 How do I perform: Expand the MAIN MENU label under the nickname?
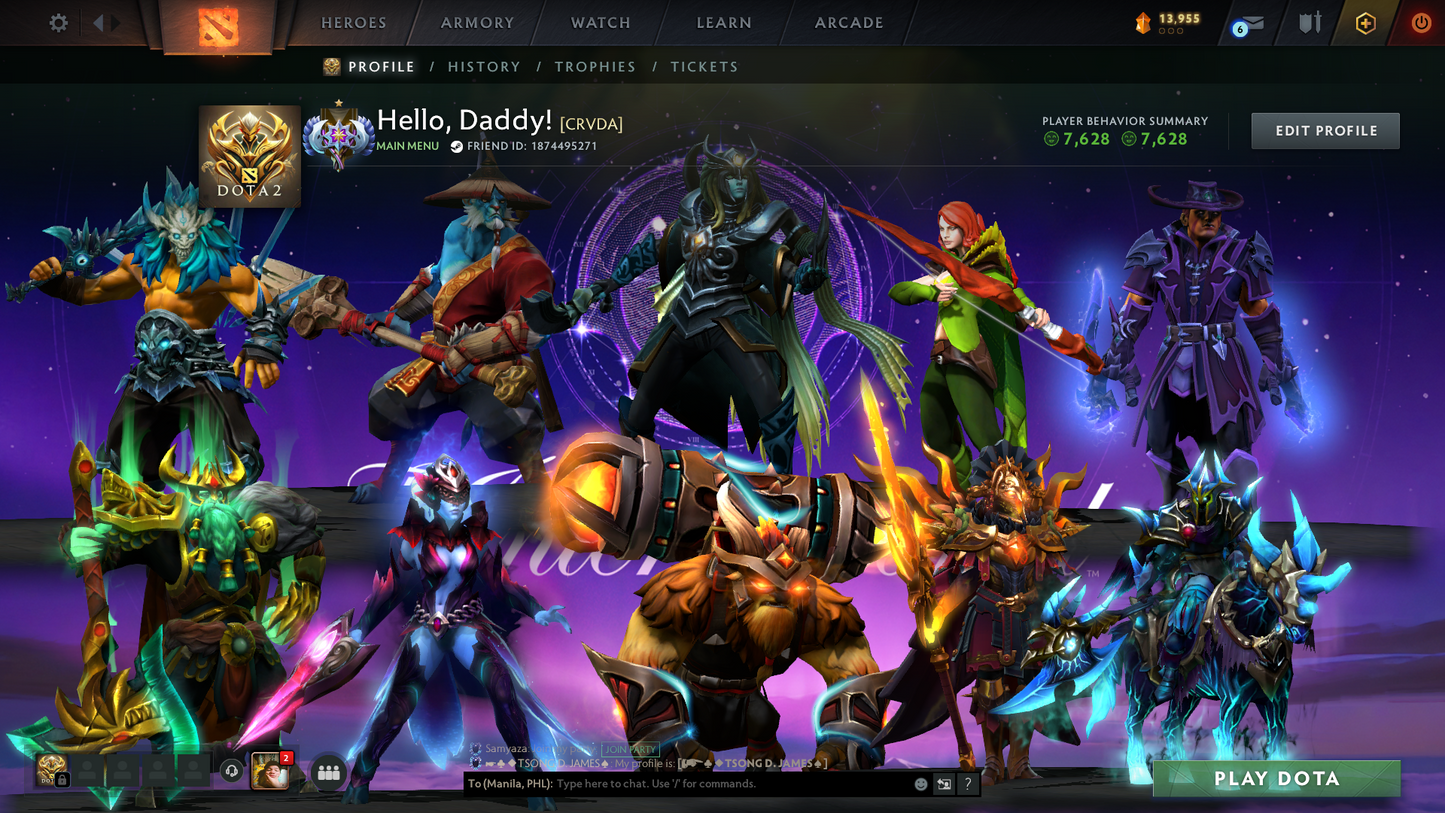coord(407,146)
